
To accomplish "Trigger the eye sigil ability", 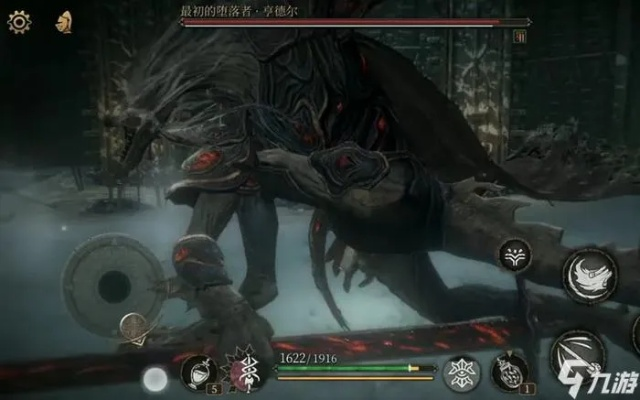I will 462,372.
